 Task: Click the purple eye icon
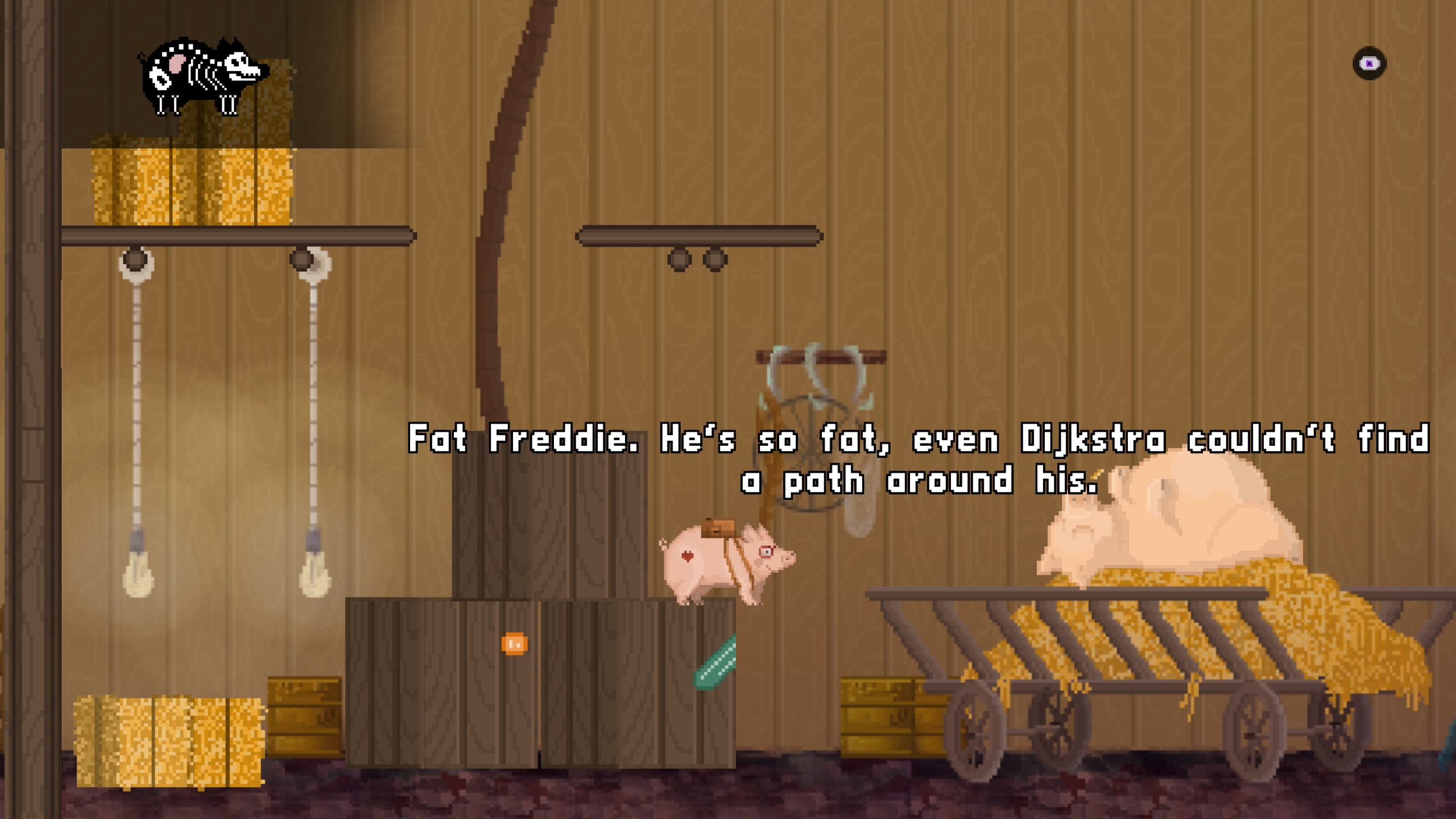(x=1369, y=63)
